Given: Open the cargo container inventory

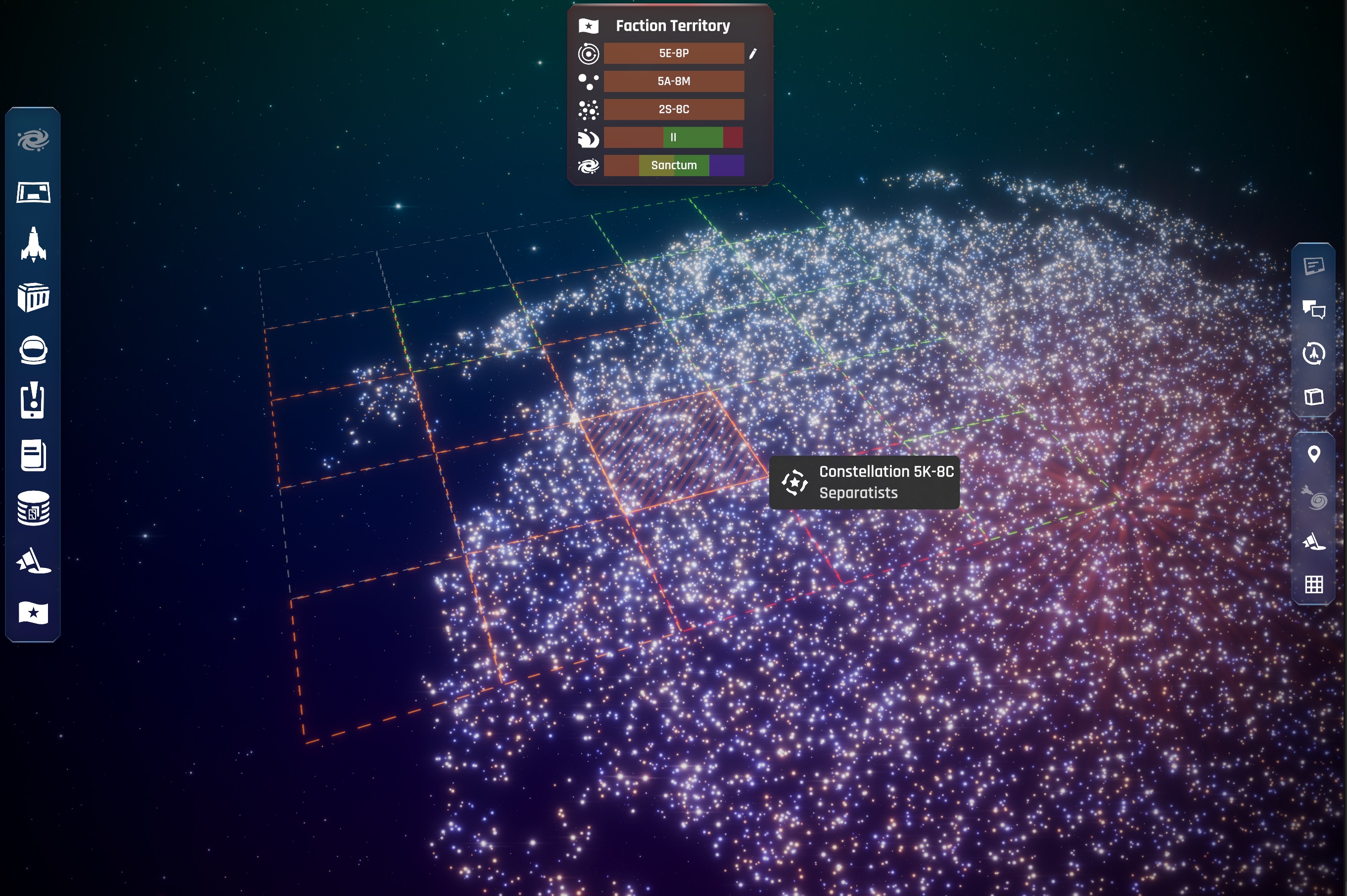Looking at the screenshot, I should click(33, 297).
